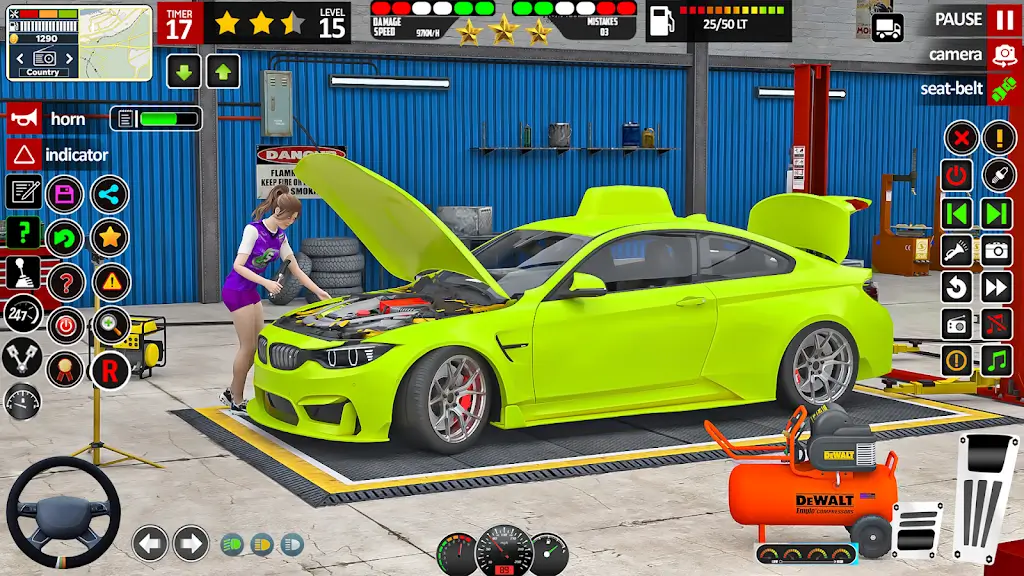Click the red X button
The height and width of the screenshot is (576, 1024).
coord(961,137)
